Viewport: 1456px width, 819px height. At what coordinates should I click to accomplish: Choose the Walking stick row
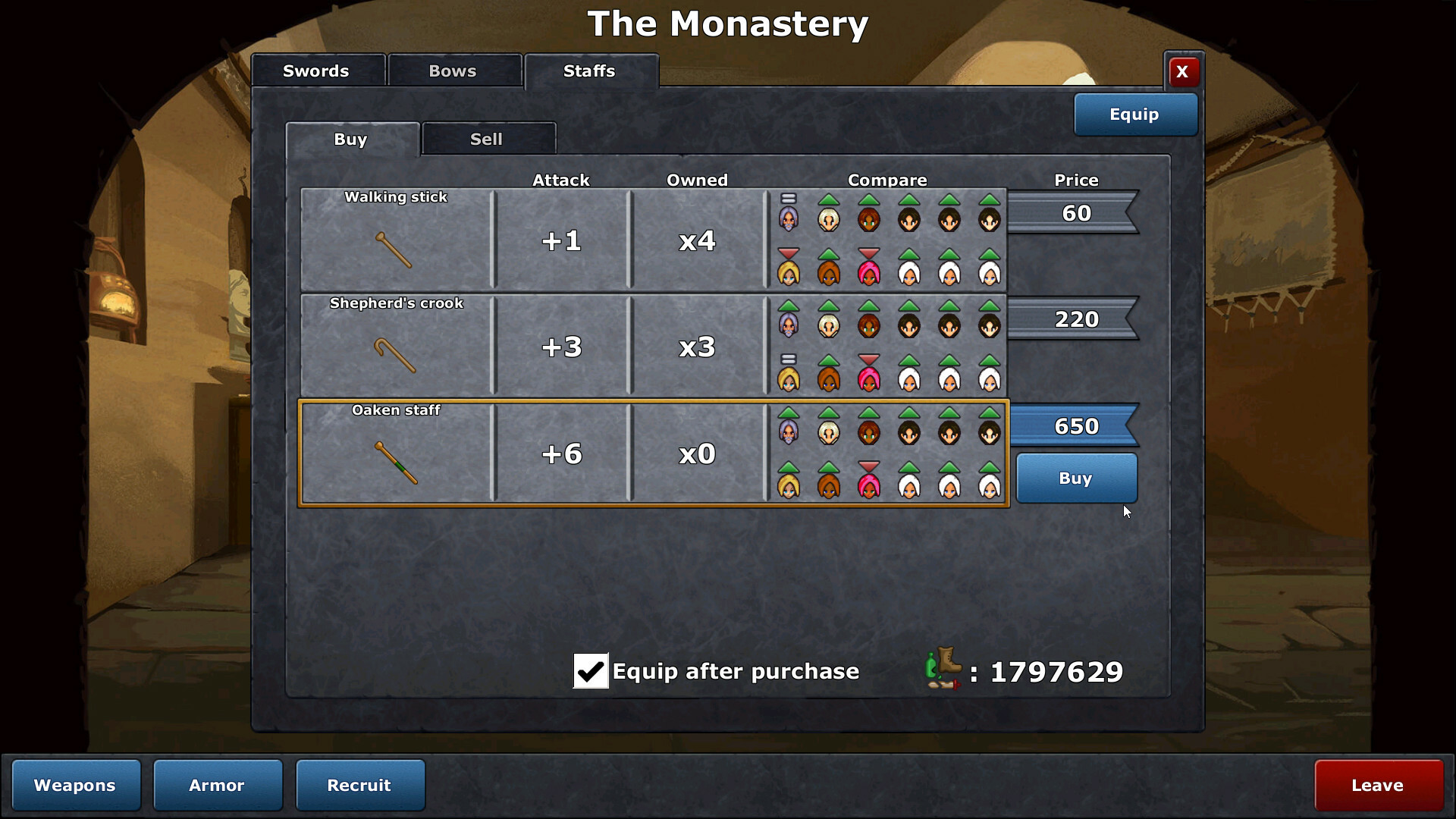[396, 240]
